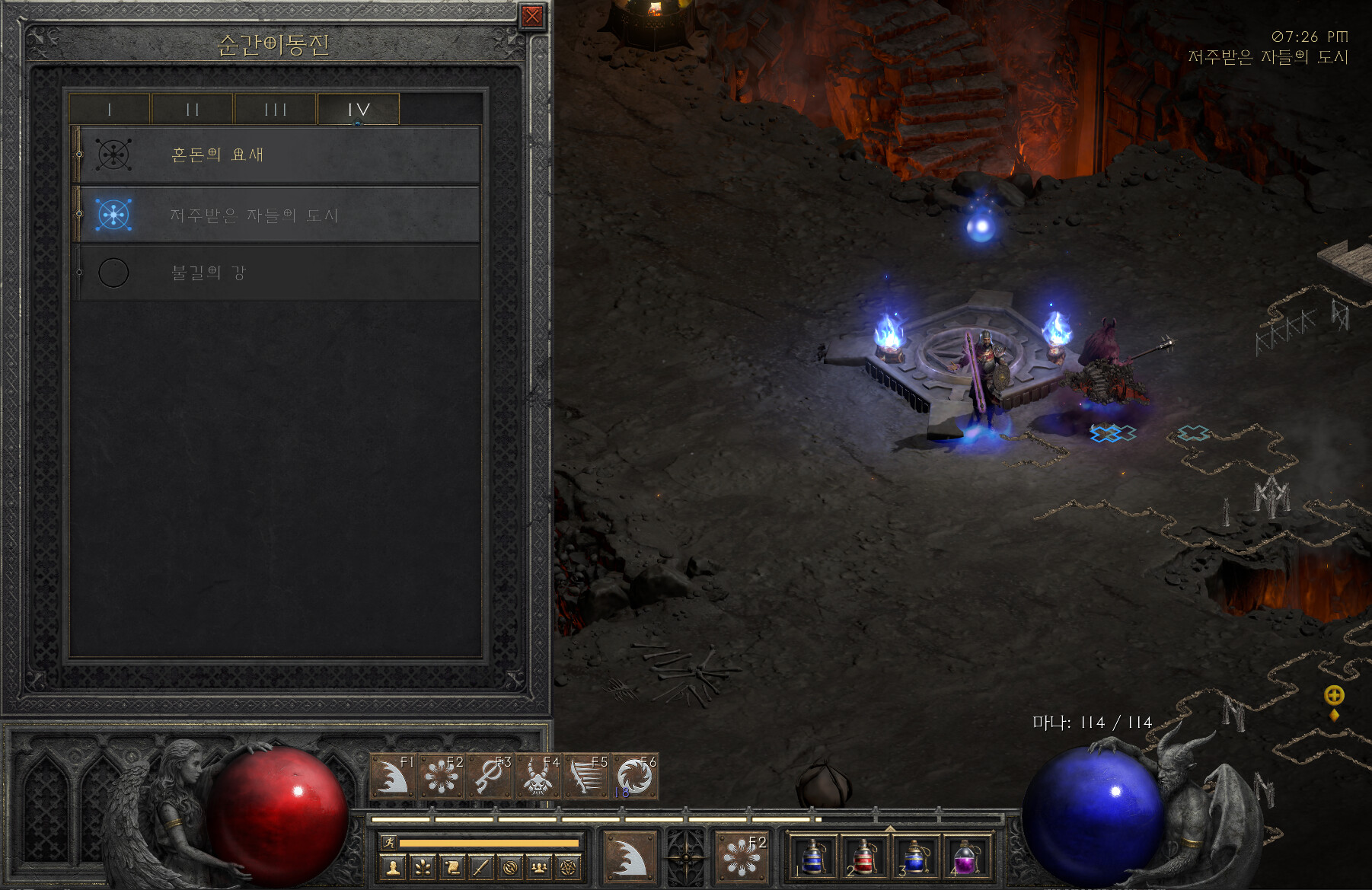The image size is (1372, 890).
Task: Select the F4 horned demon skull skill
Action: point(538,777)
